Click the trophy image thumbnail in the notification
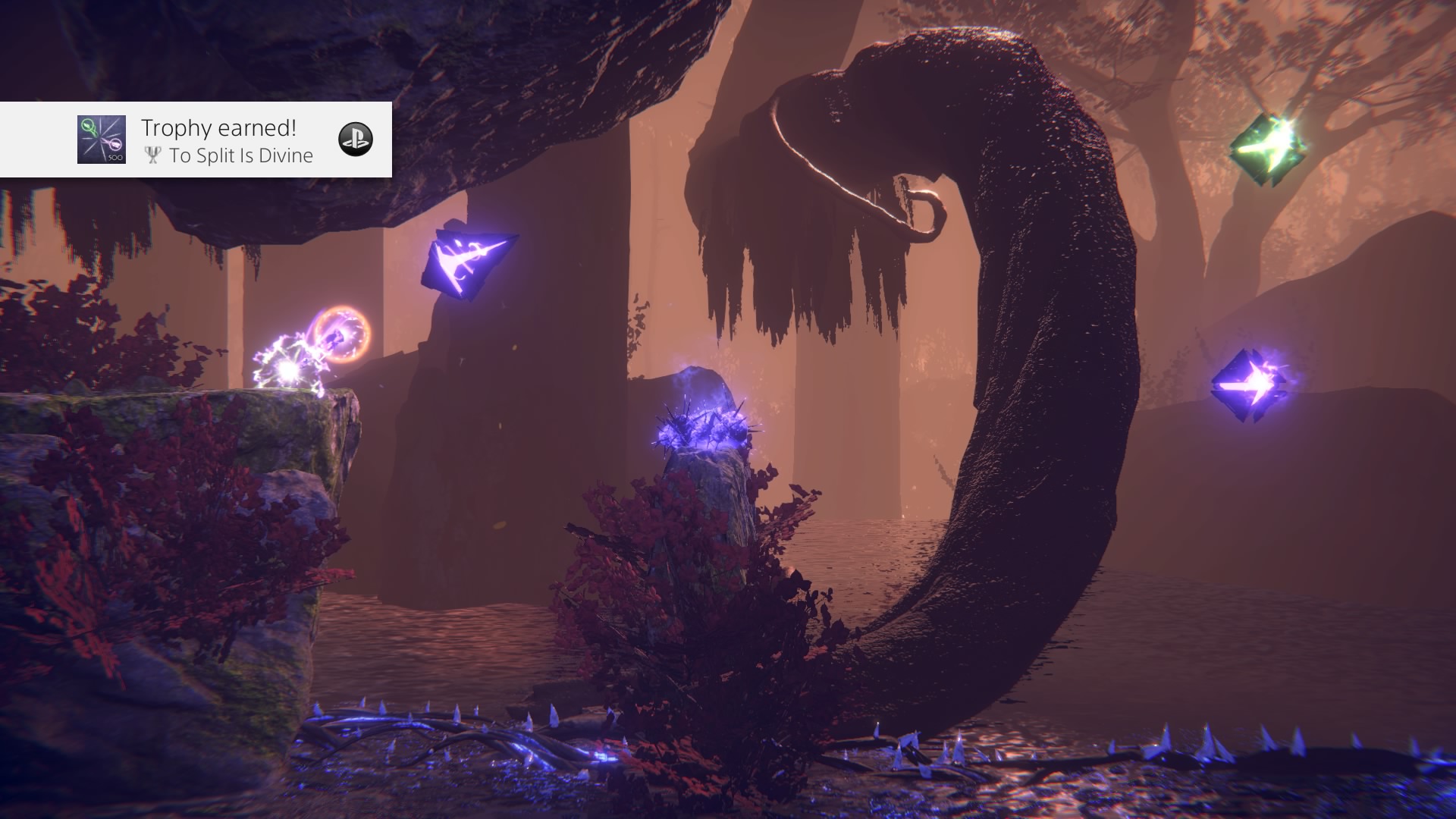Viewport: 1456px width, 819px height. point(102,140)
